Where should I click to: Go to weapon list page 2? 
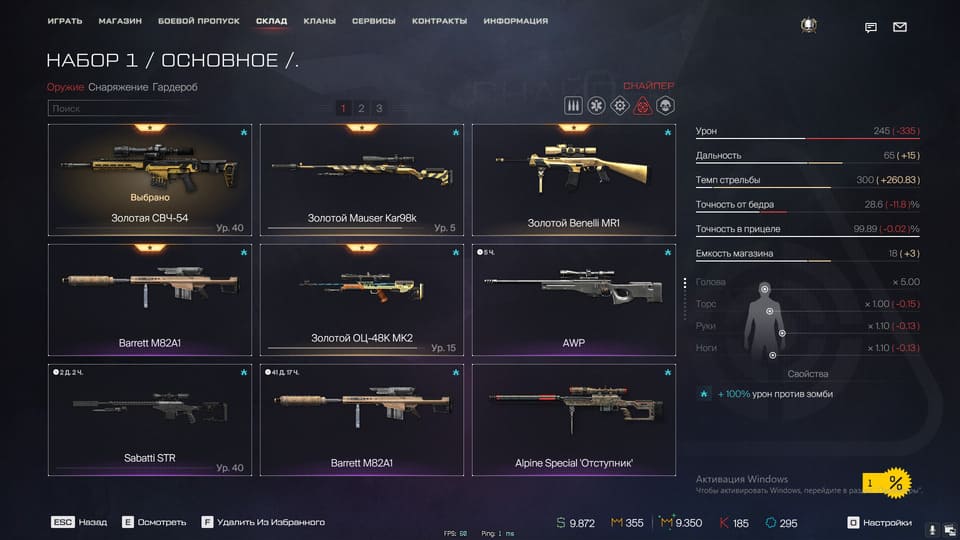click(361, 108)
